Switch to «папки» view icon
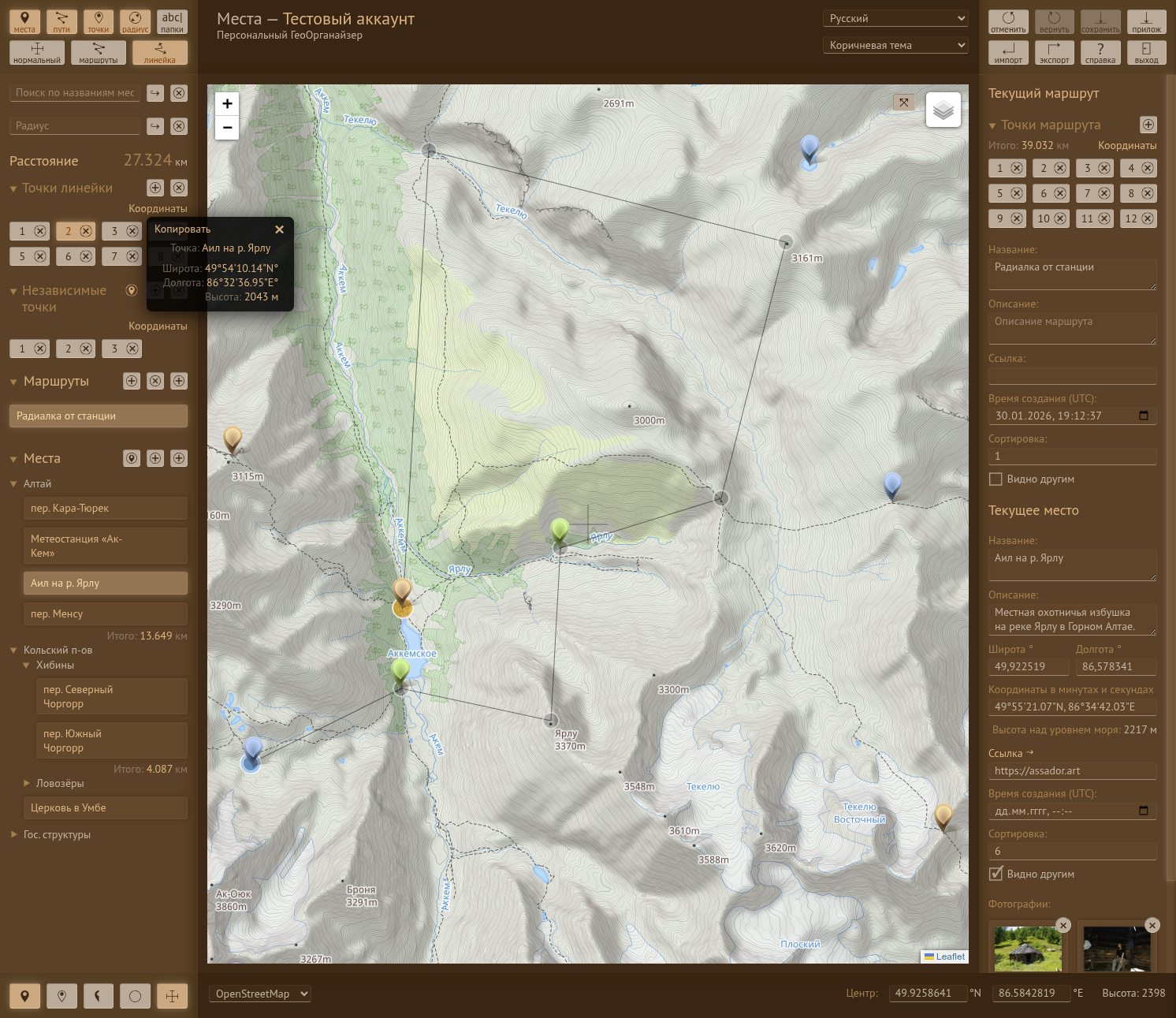The width and height of the screenshot is (1176, 1018). pyautogui.click(x=172, y=21)
